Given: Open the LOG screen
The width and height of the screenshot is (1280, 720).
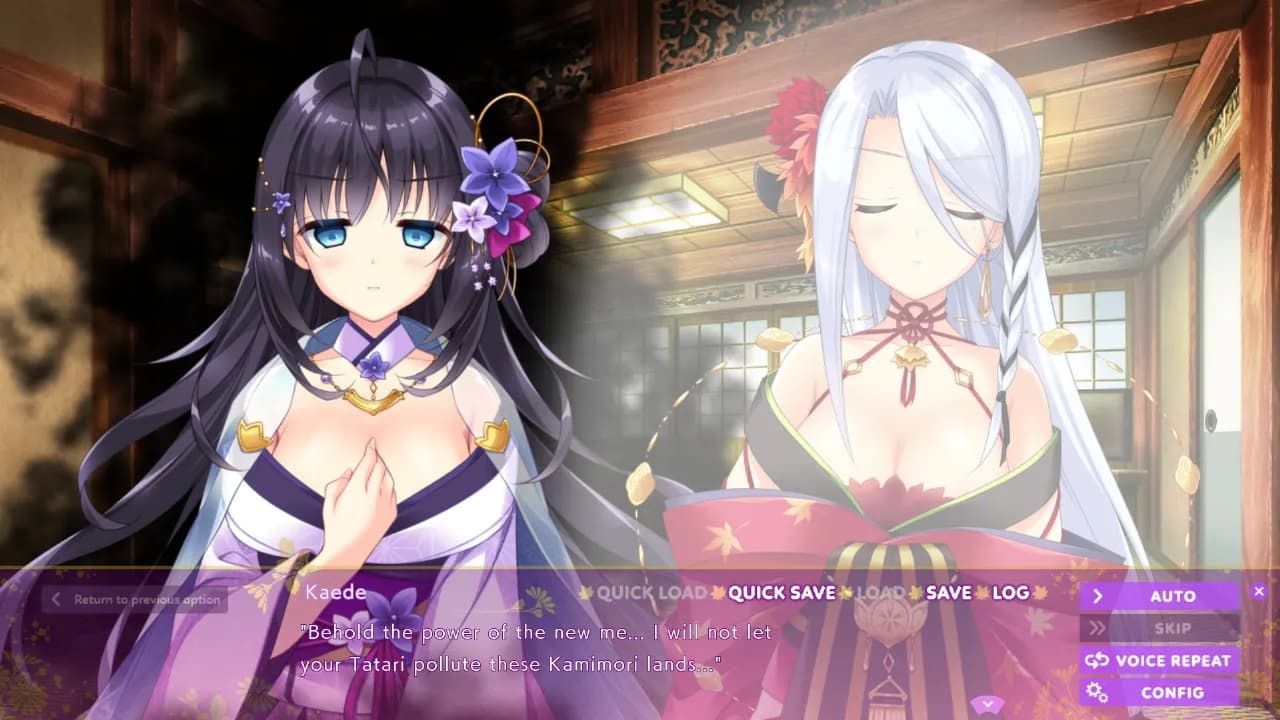Looking at the screenshot, I should click(1010, 593).
